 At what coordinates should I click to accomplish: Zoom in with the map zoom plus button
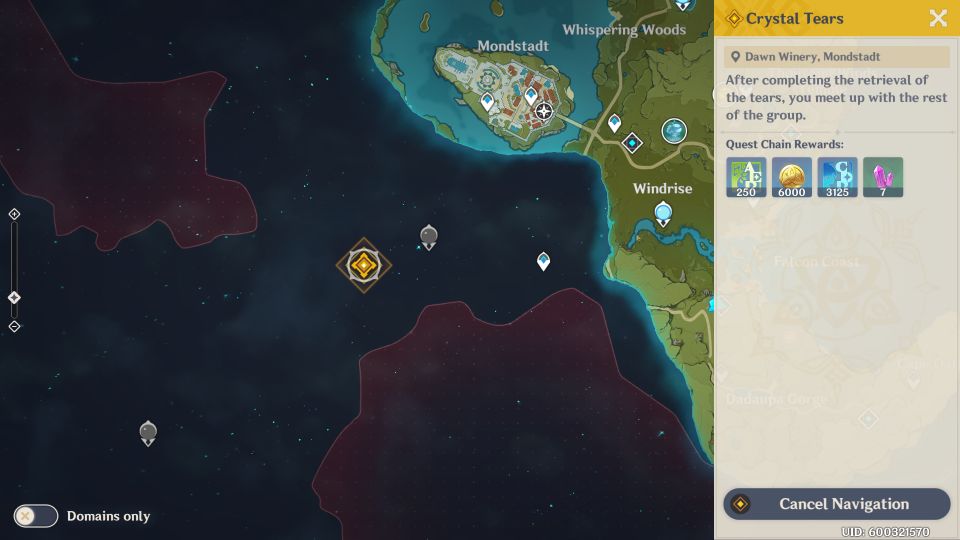14,214
